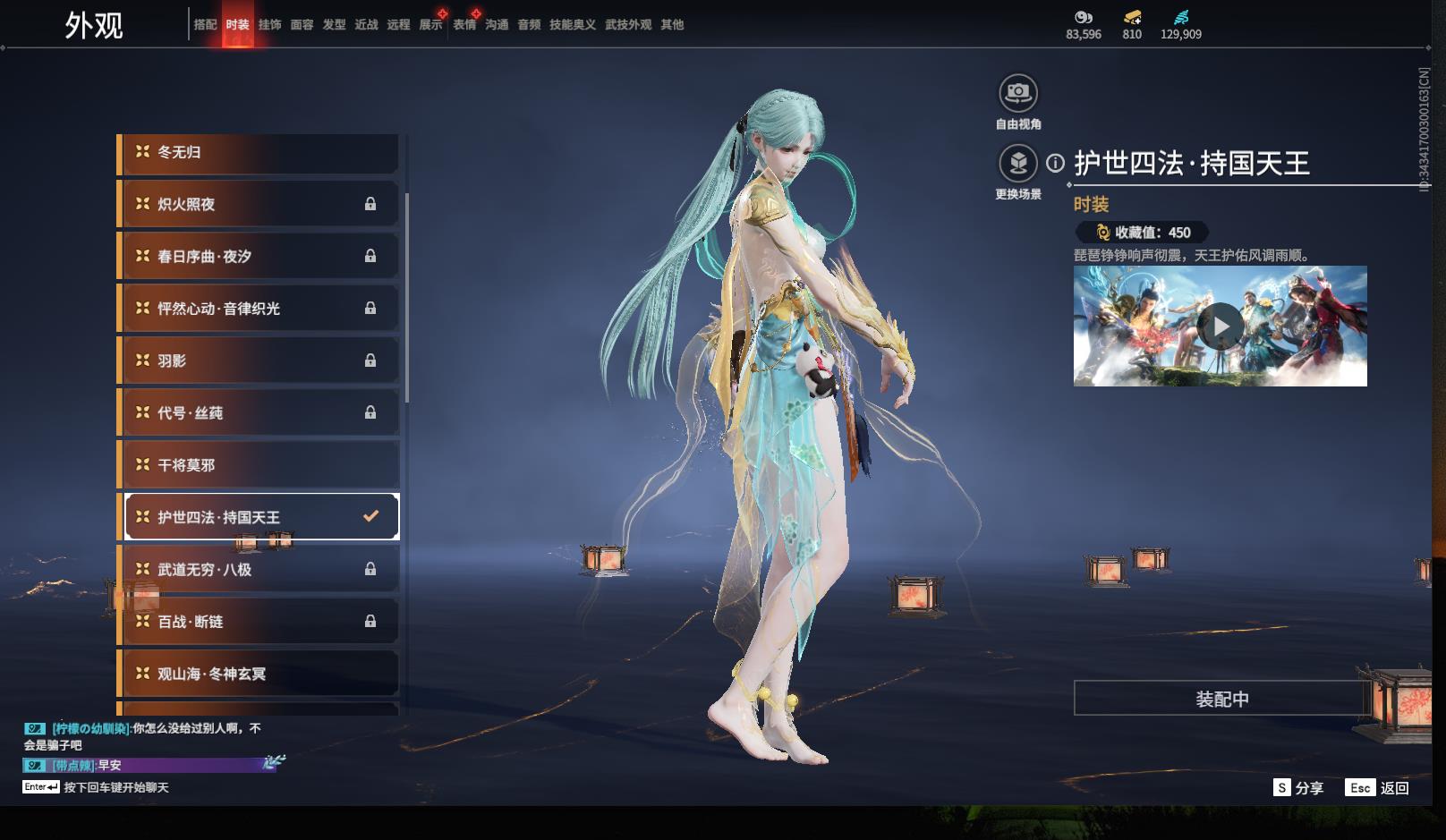Click the 装配中 equip button

pyautogui.click(x=1221, y=699)
